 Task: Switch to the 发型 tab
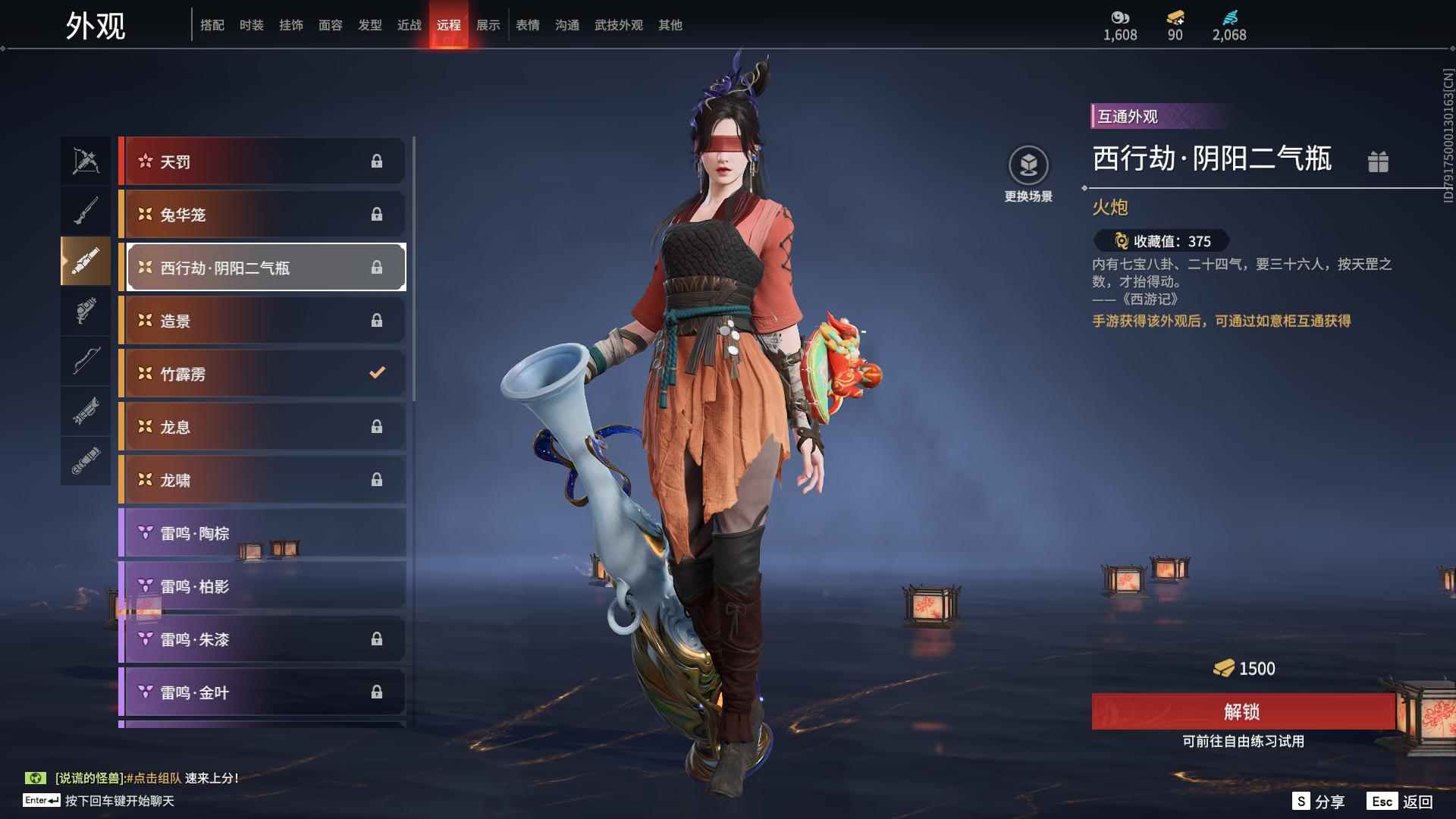(x=369, y=25)
